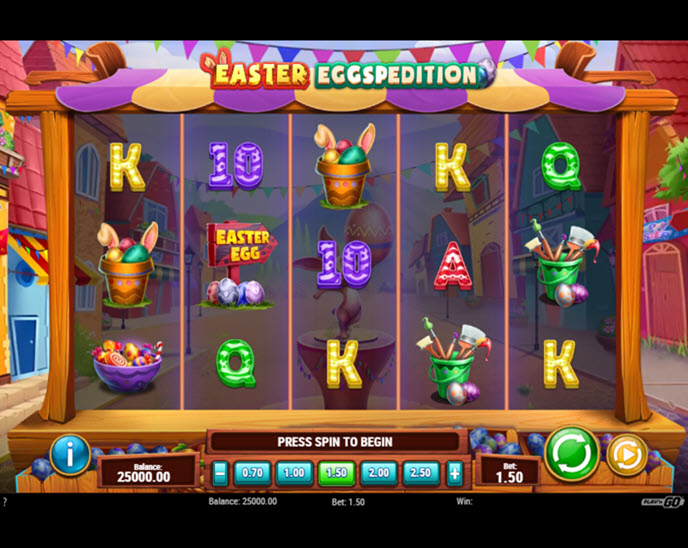Choose the 1.00 bet amount

[x=294, y=473]
